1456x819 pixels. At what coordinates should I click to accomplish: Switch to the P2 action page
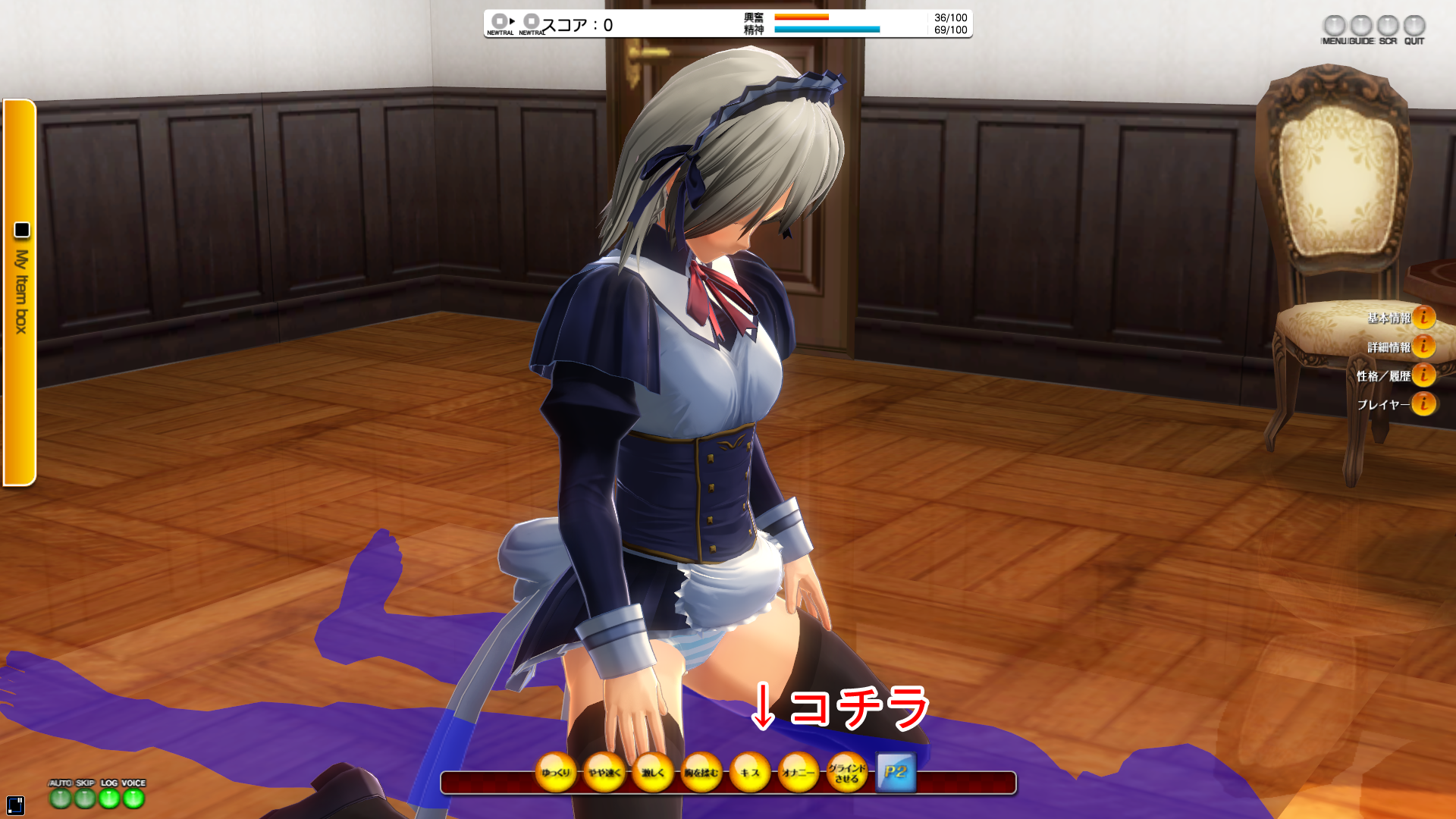(x=896, y=773)
